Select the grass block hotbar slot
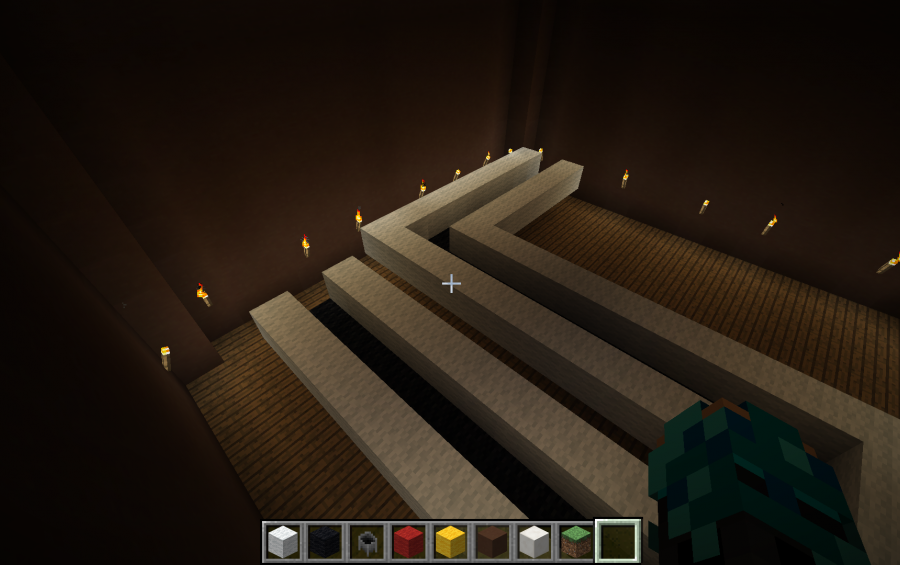900x565 pixels. (x=575, y=542)
